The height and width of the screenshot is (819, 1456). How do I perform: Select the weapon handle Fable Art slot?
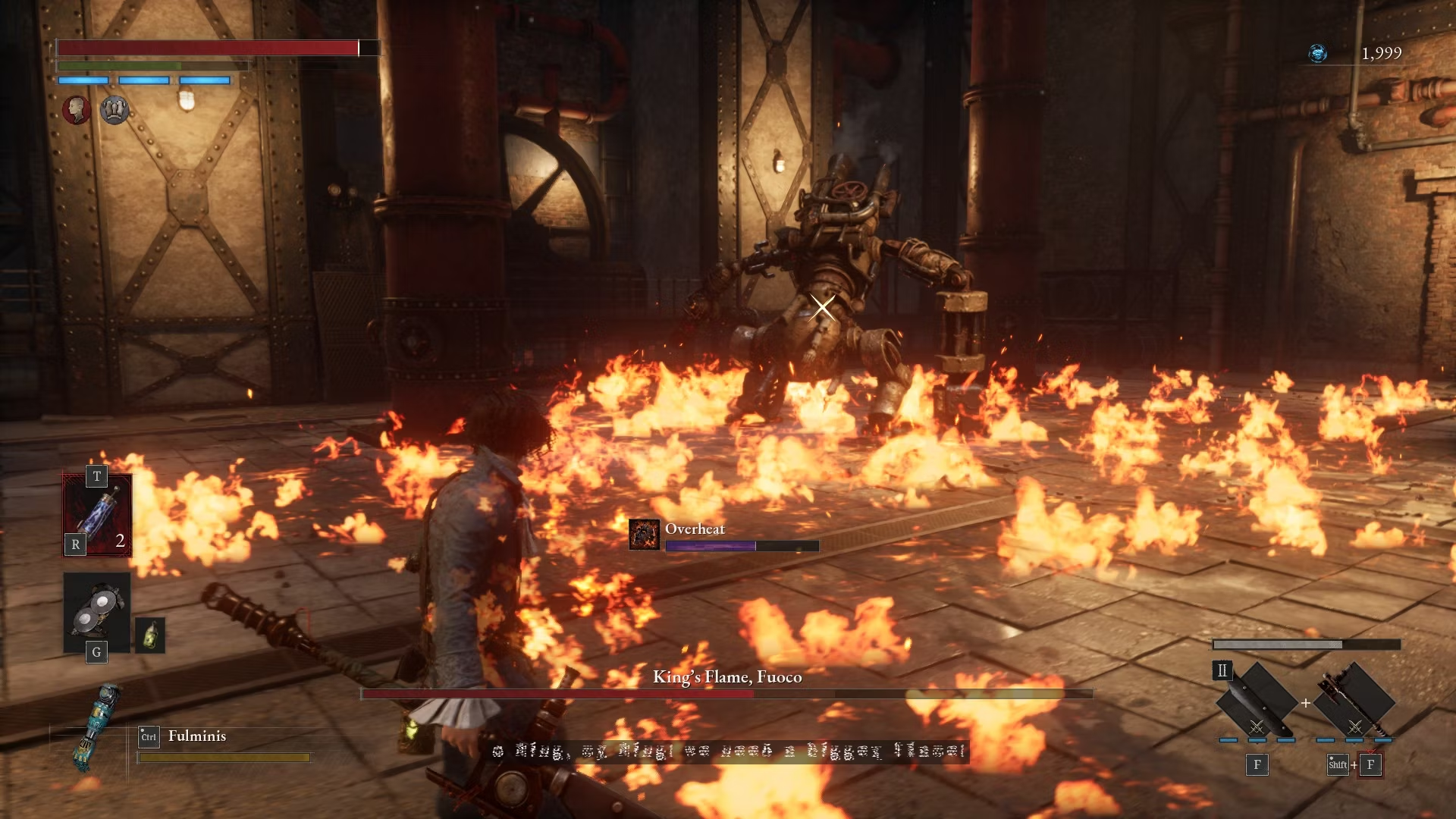(1354, 701)
